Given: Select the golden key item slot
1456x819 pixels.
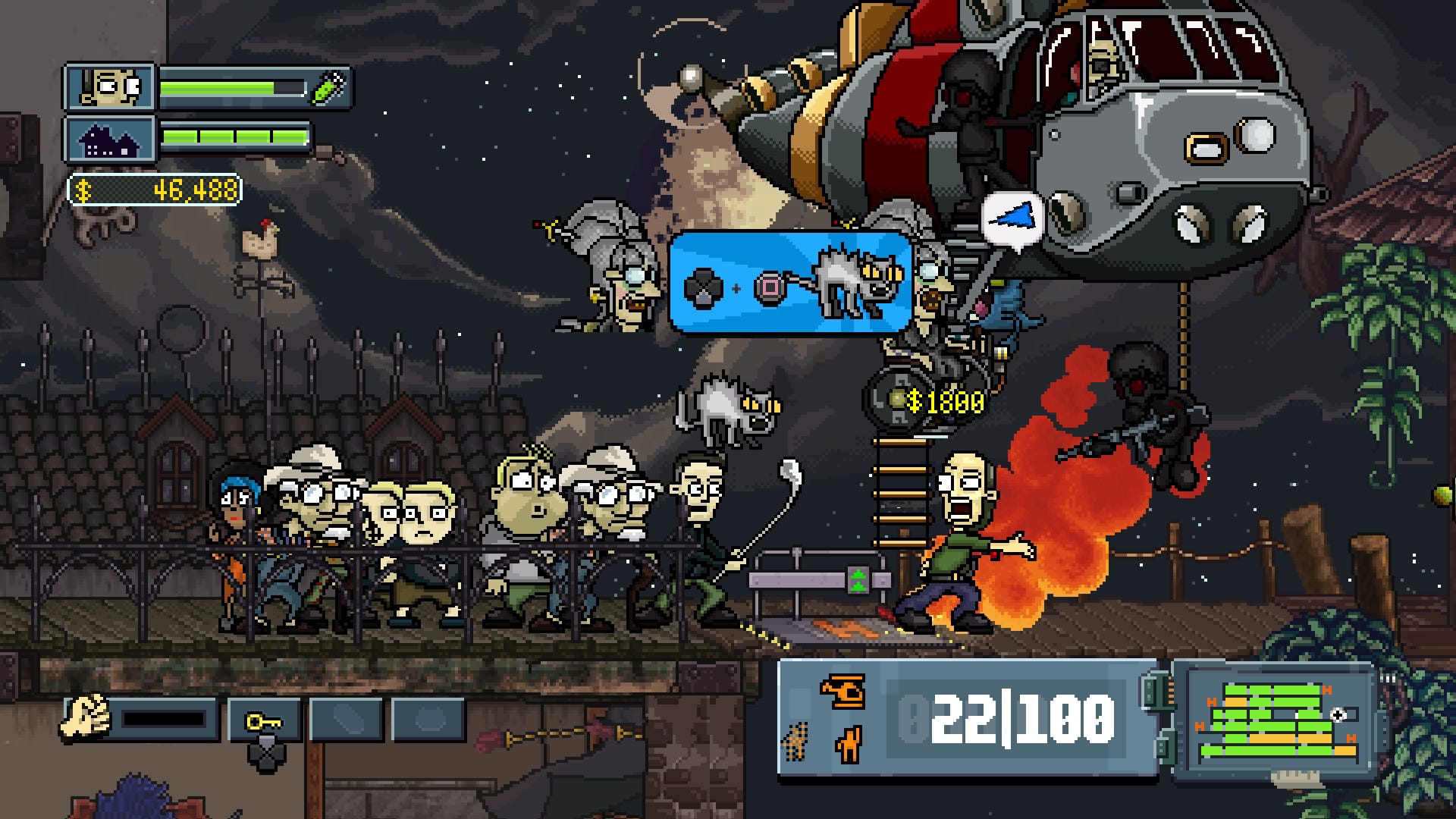Looking at the screenshot, I should click(x=263, y=721).
